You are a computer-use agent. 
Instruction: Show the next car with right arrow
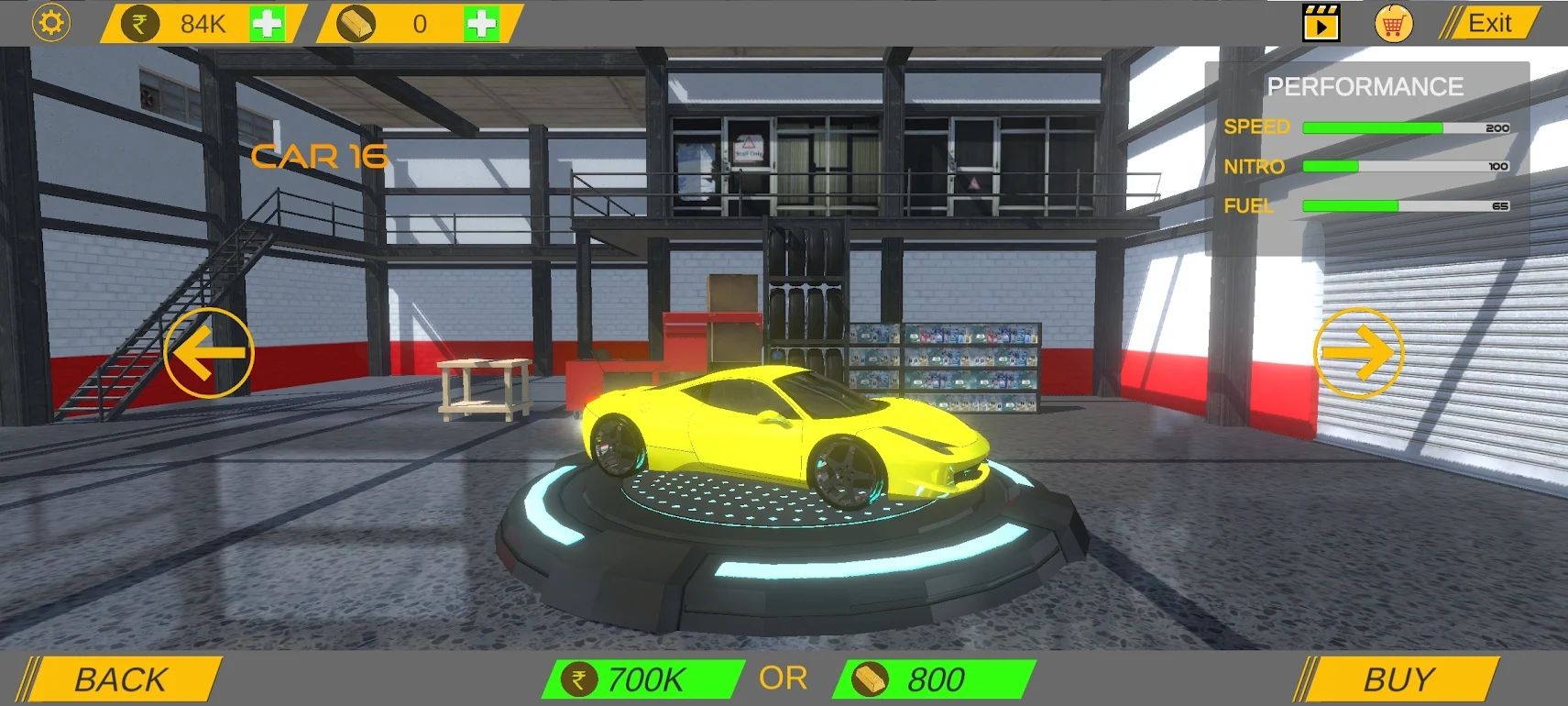pyautogui.click(x=1360, y=353)
